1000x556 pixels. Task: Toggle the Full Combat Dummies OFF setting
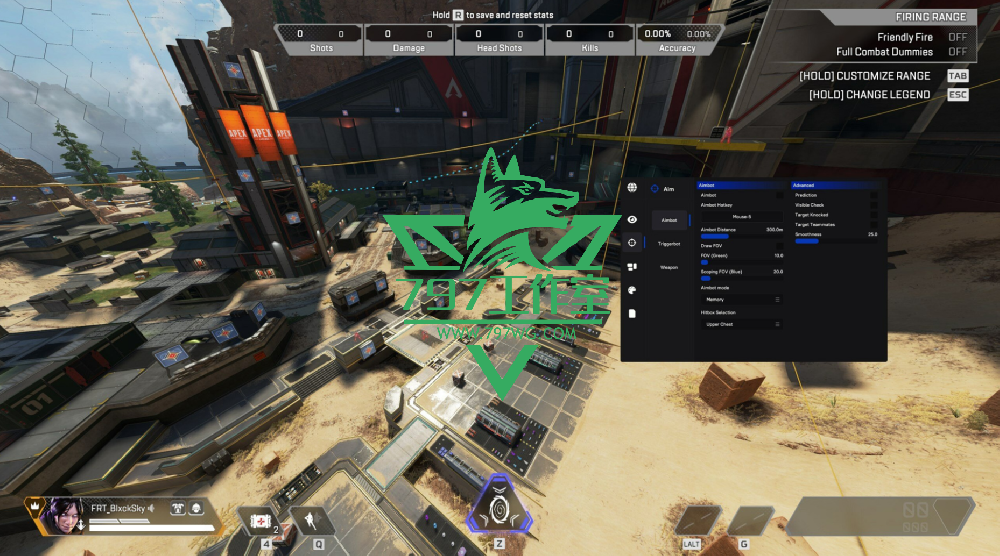click(x=957, y=52)
